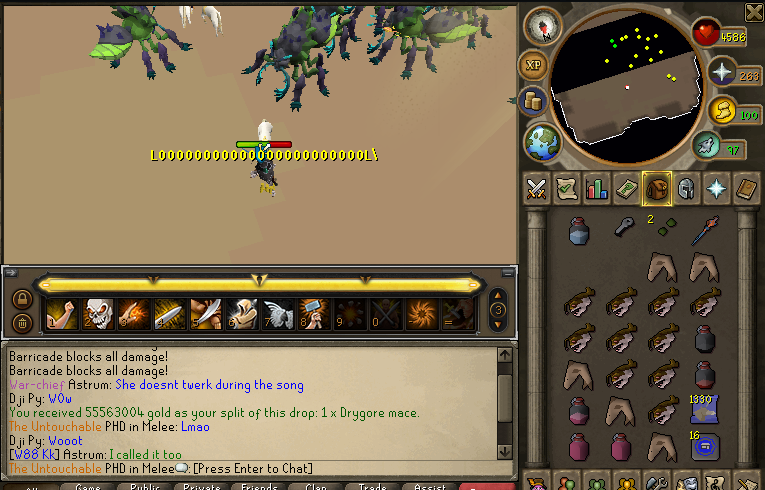Switch to the skills bar-chart tab

(597, 188)
